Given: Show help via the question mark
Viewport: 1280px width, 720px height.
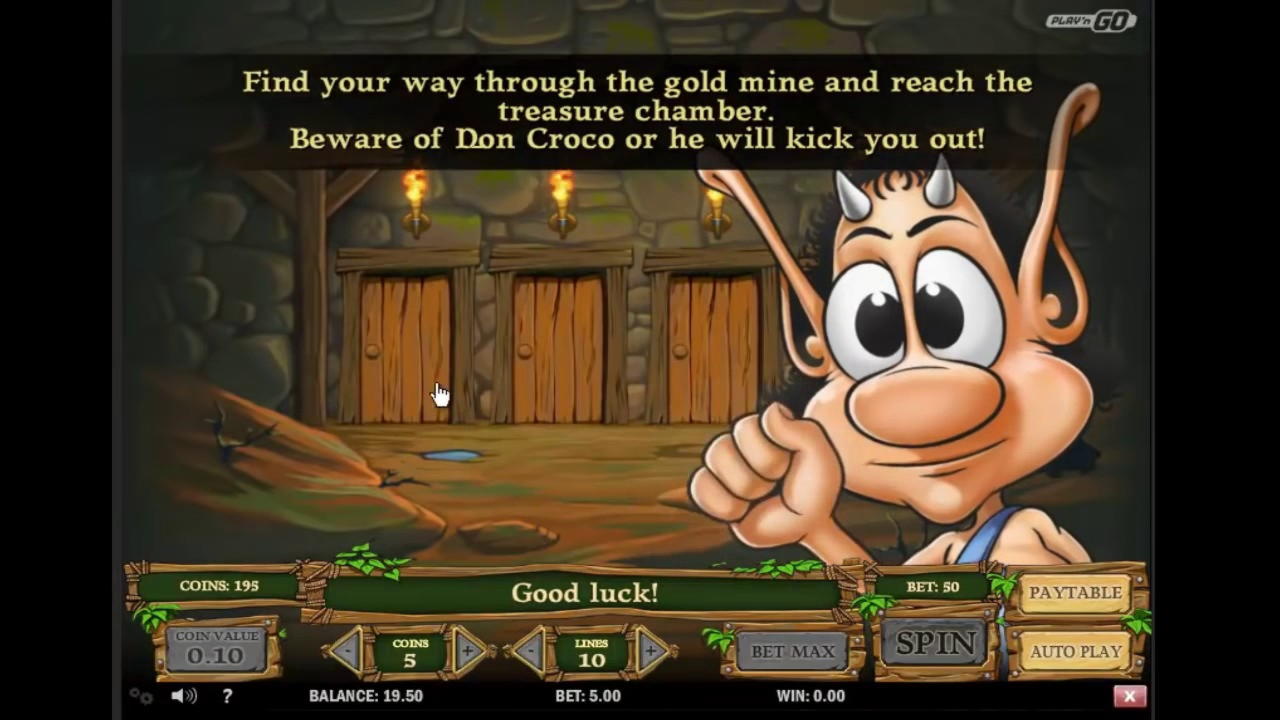Looking at the screenshot, I should click(x=227, y=696).
